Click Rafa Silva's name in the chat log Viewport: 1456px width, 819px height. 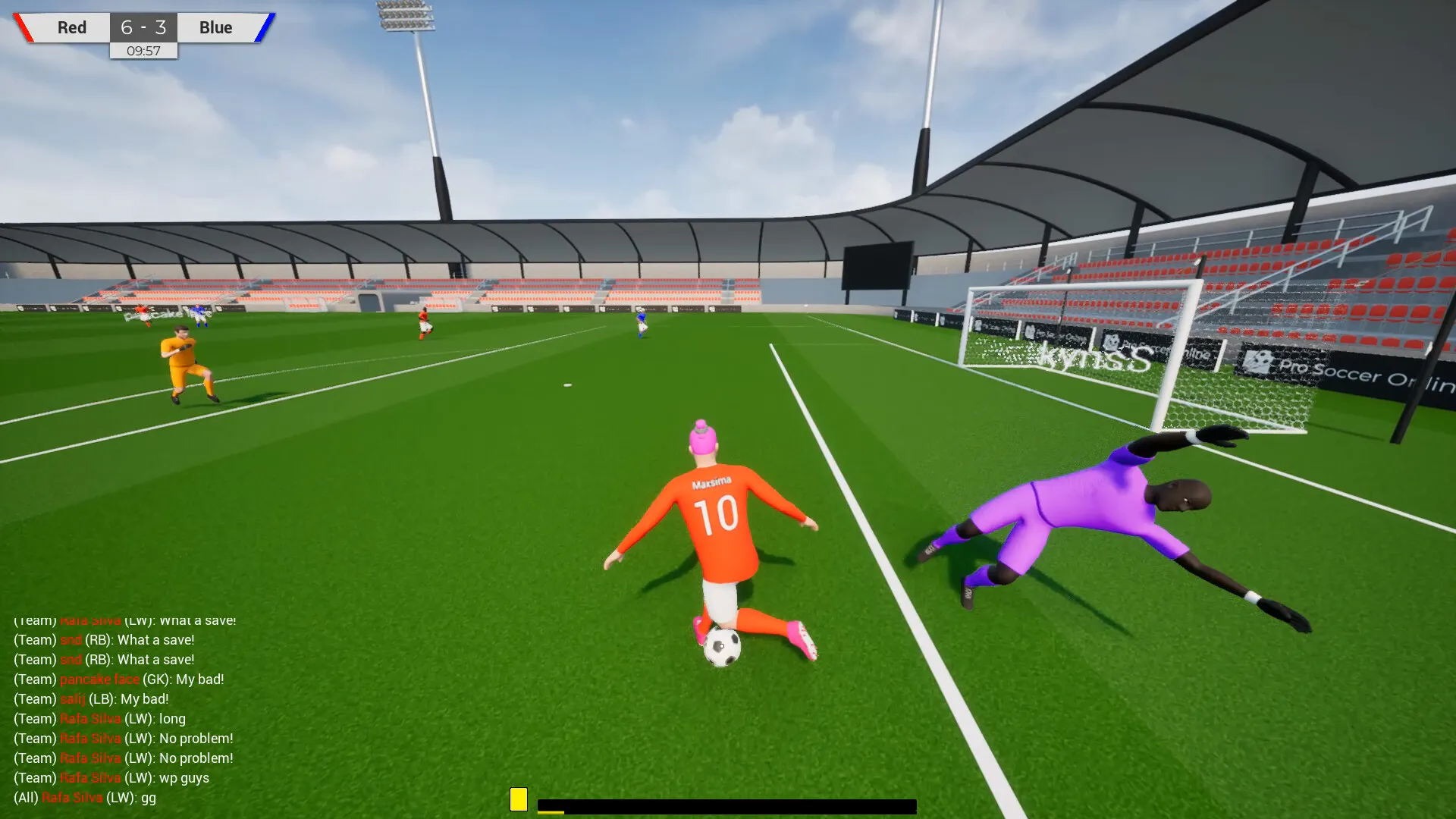[x=89, y=718]
